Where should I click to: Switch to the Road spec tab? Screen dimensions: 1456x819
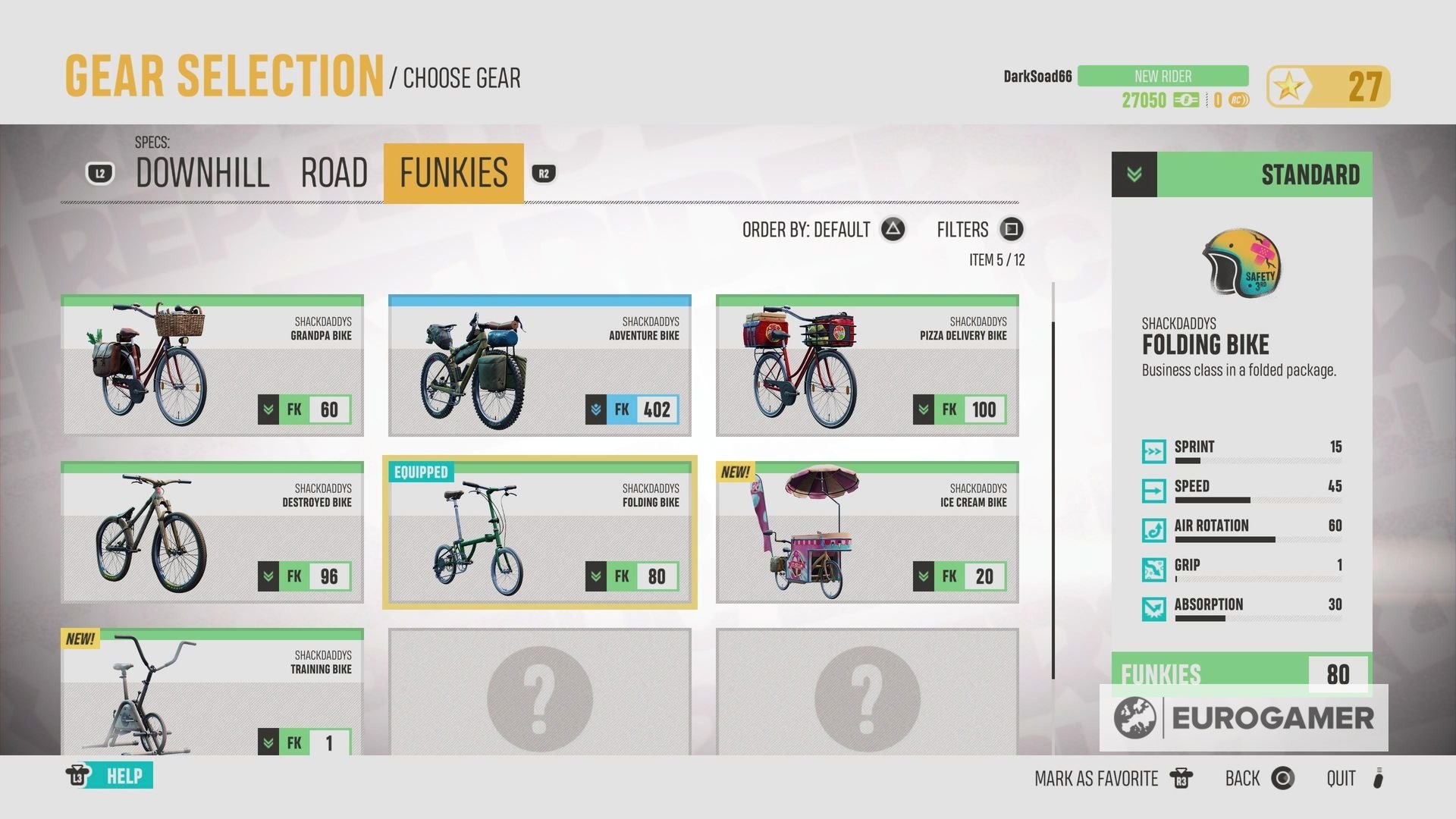pos(334,173)
